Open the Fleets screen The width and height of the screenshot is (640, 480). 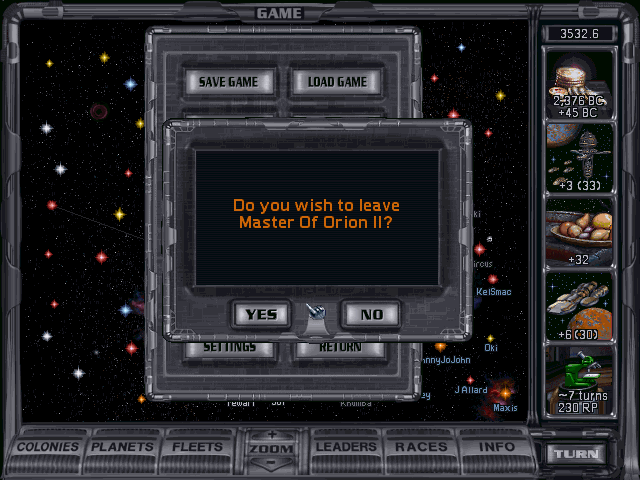point(198,447)
